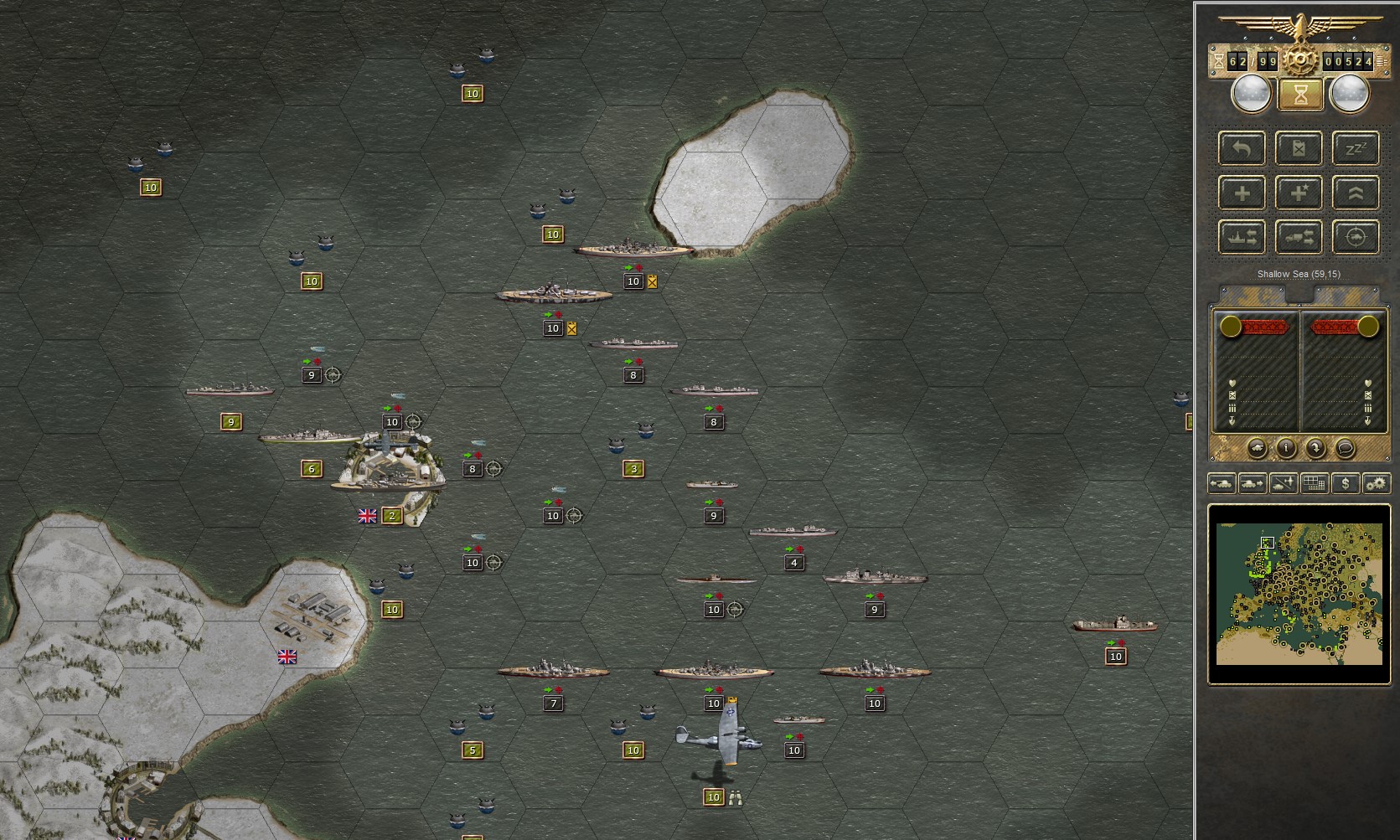Image resolution: width=1400 pixels, height=840 pixels.
Task: Apply regular replacements to the unit
Action: pyautogui.click(x=1242, y=192)
